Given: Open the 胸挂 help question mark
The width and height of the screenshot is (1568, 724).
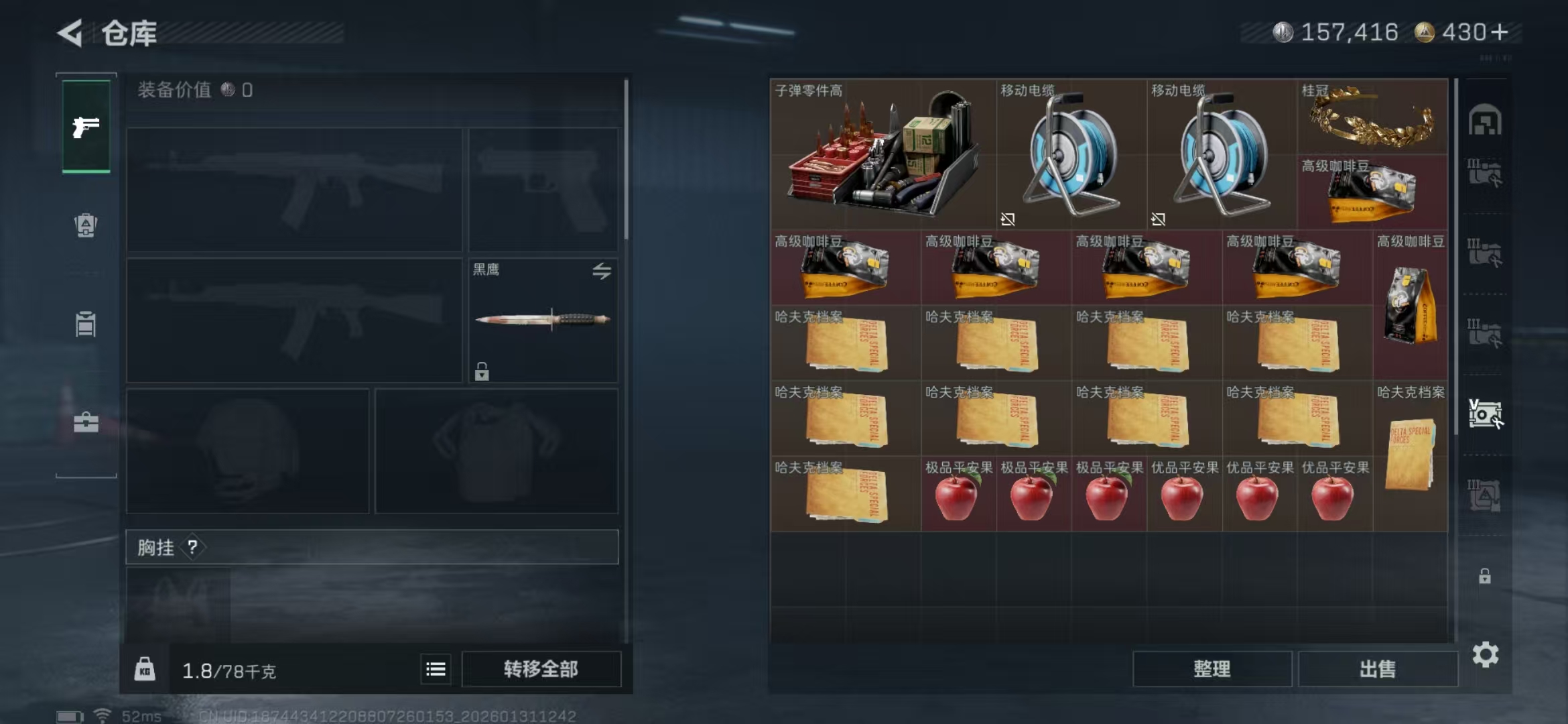Looking at the screenshot, I should pos(193,547).
